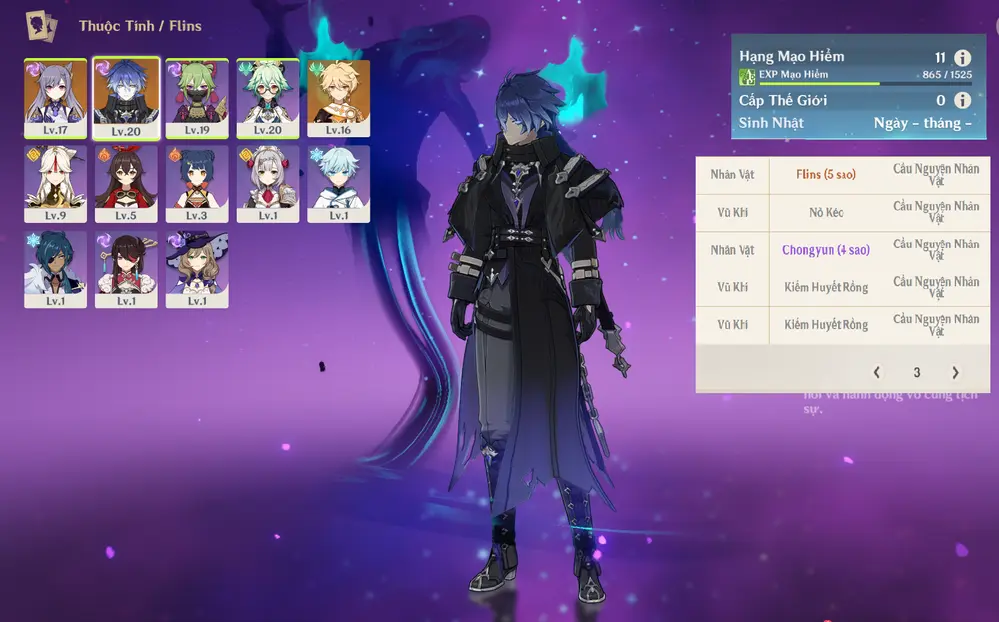Click the Chongyun (4 sao) history row
The height and width of the screenshot is (622, 999).
pyautogui.click(x=825, y=250)
